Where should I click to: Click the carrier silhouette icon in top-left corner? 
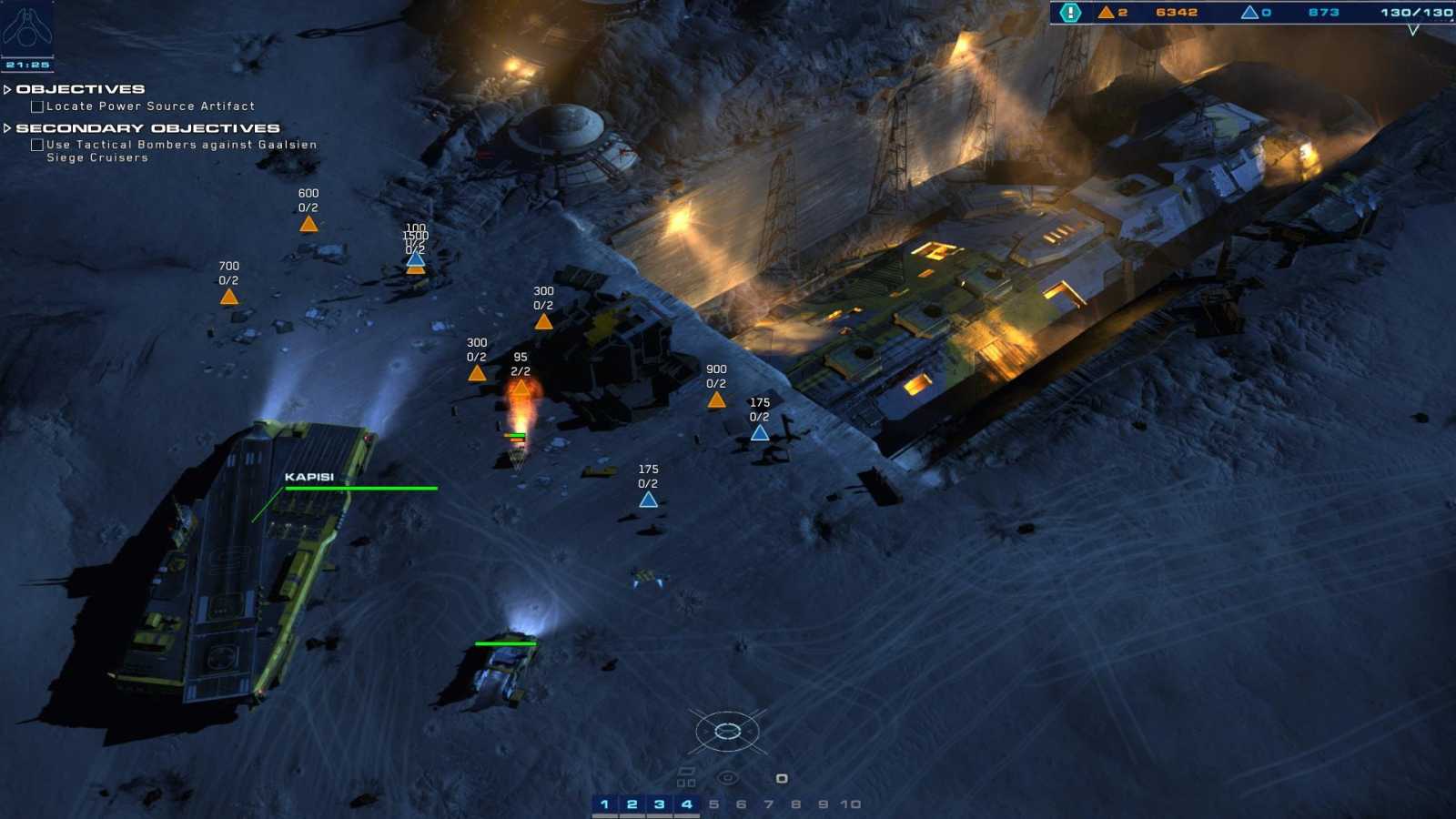(x=29, y=27)
